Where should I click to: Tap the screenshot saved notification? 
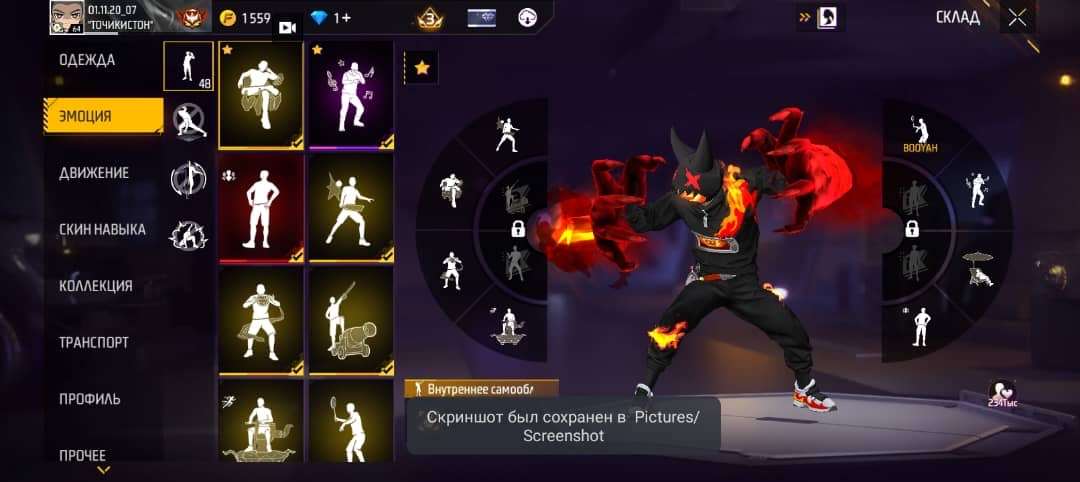pos(563,426)
